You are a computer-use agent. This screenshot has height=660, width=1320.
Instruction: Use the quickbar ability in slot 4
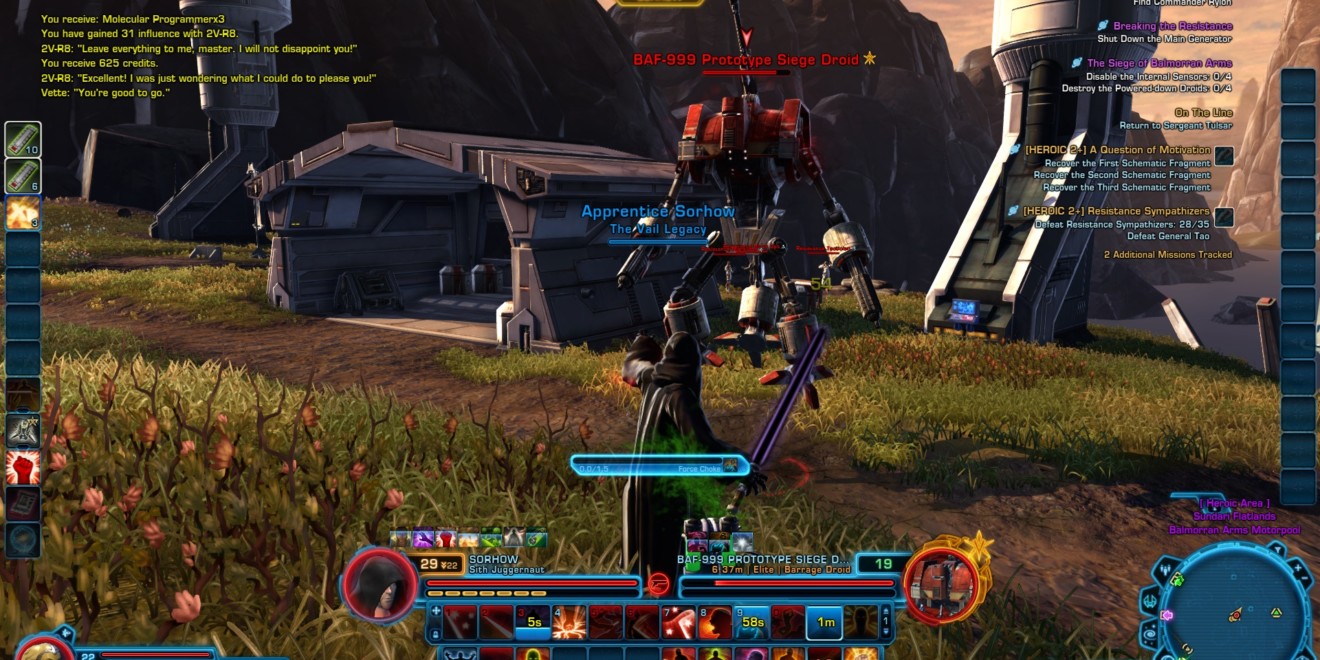(569, 622)
